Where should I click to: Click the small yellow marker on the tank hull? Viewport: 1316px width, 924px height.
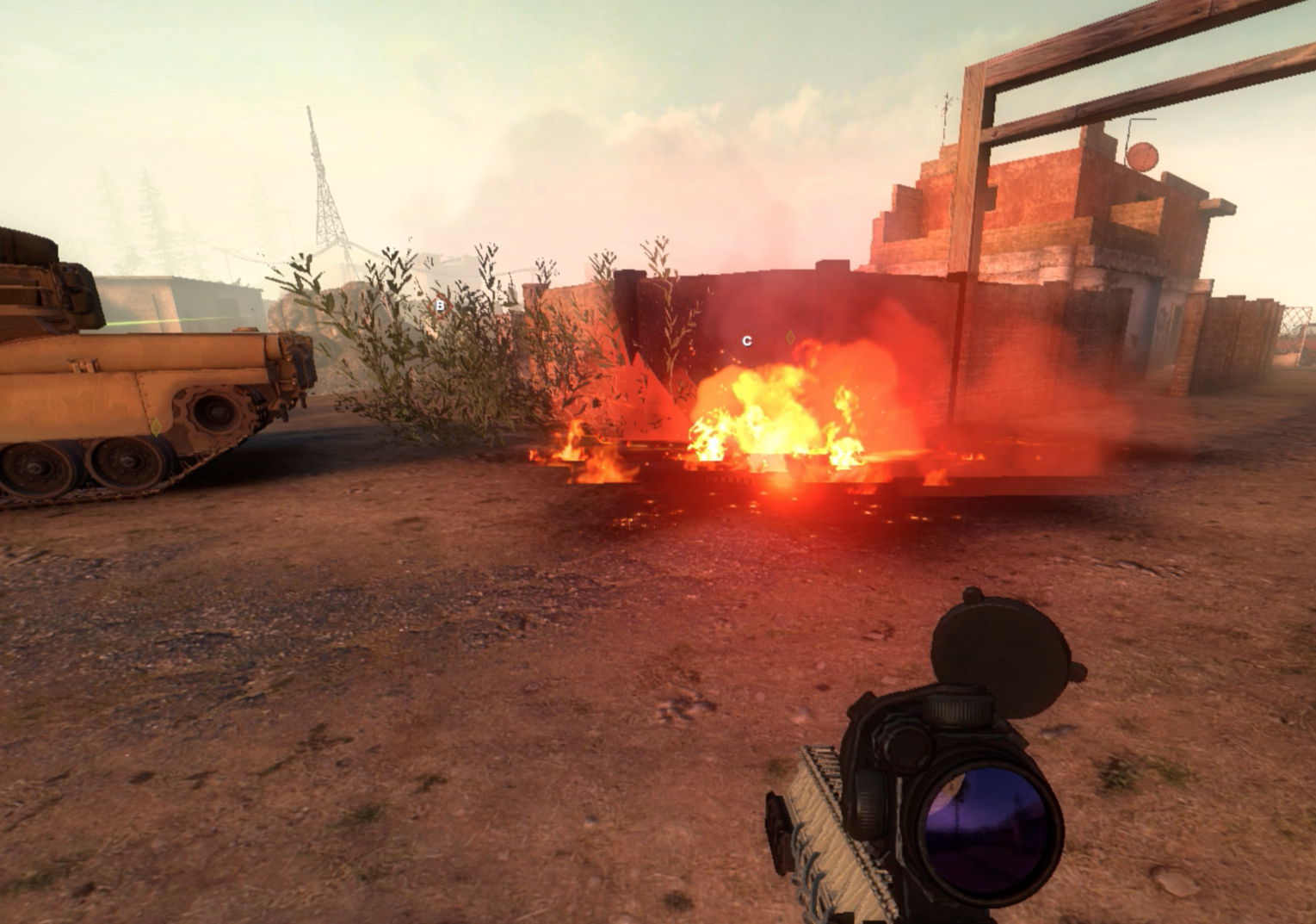pos(157,427)
